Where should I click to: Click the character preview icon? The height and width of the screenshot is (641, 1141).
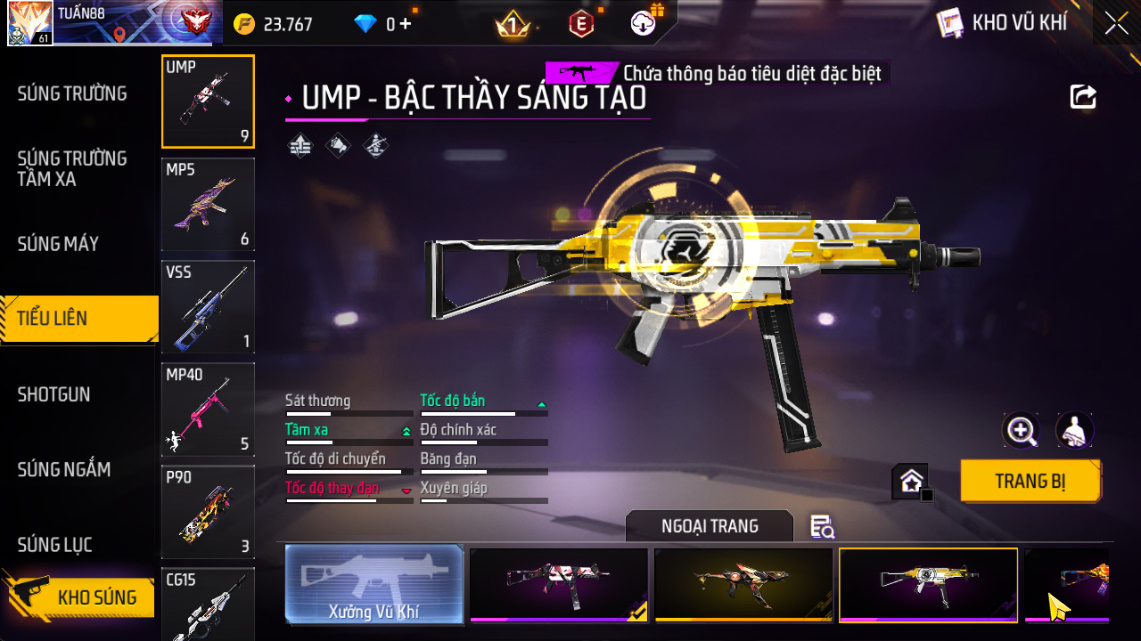click(1075, 431)
